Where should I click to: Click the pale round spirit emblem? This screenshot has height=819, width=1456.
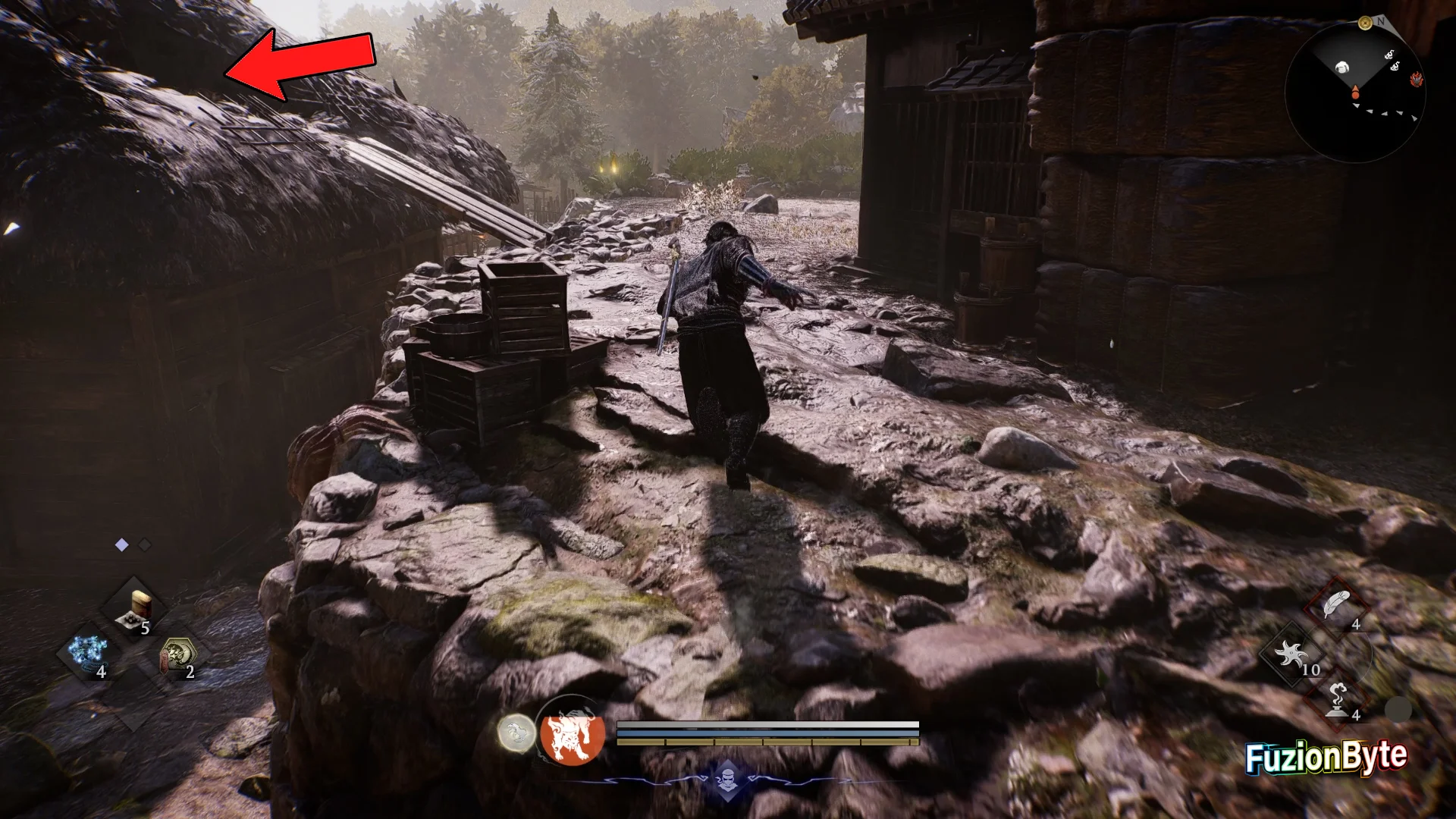pos(516,733)
